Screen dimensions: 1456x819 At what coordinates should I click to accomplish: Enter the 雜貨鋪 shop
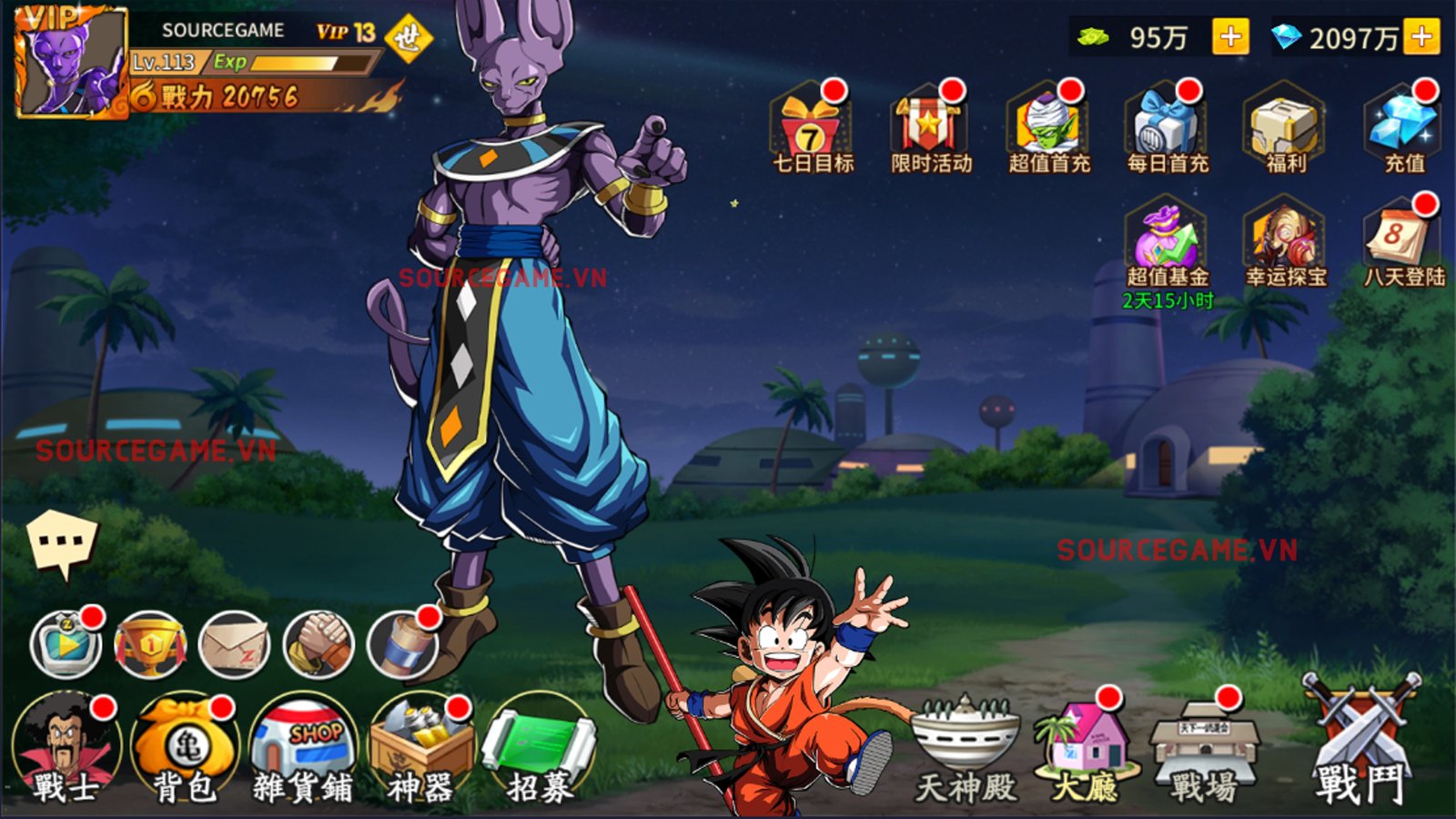click(300, 737)
